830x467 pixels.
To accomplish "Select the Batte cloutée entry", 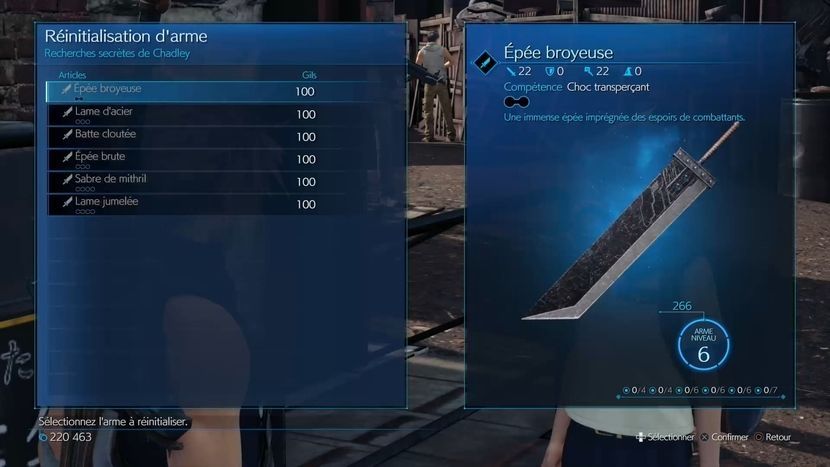I will [x=180, y=136].
